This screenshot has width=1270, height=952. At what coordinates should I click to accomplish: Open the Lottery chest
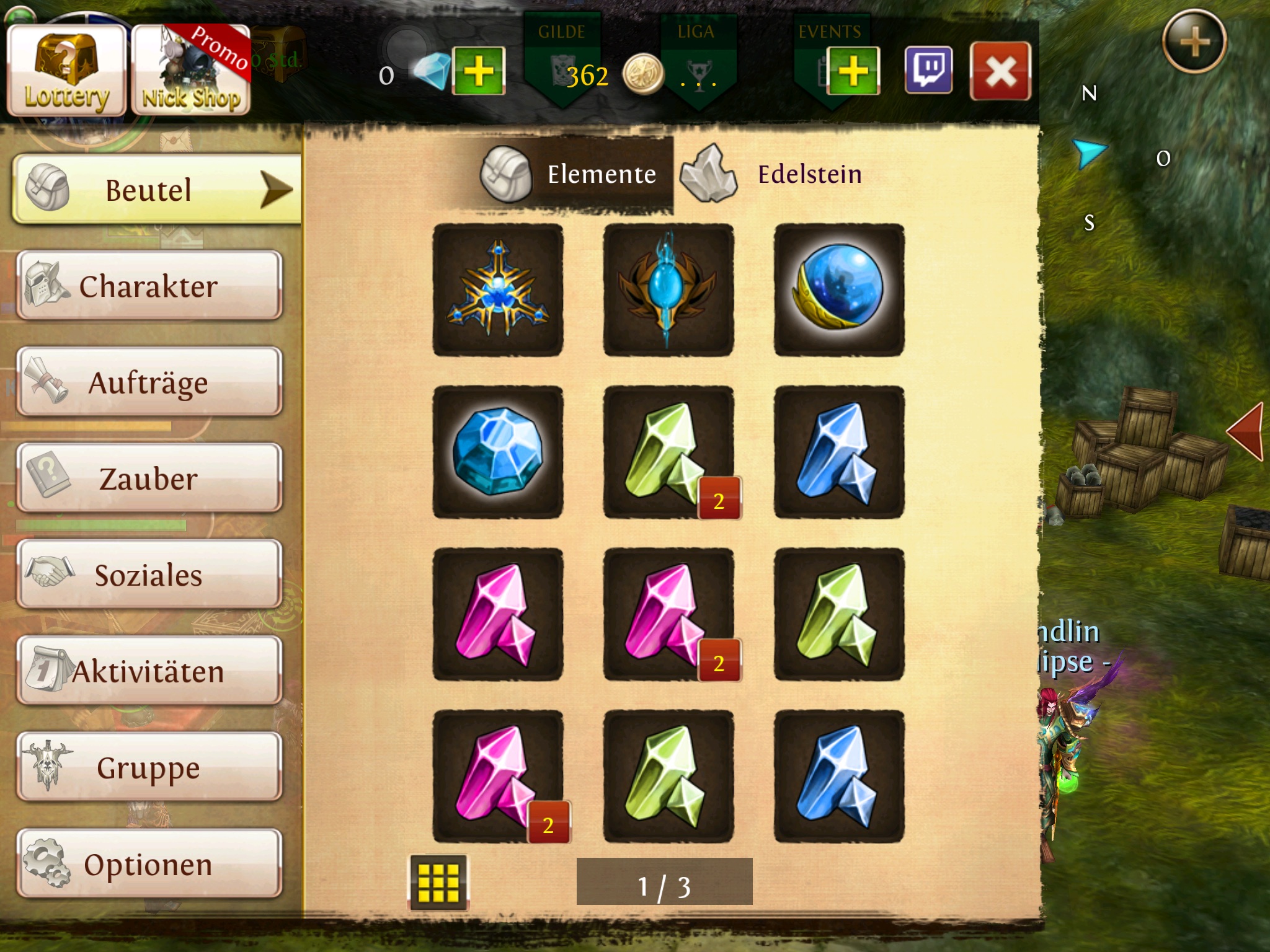tap(66, 71)
